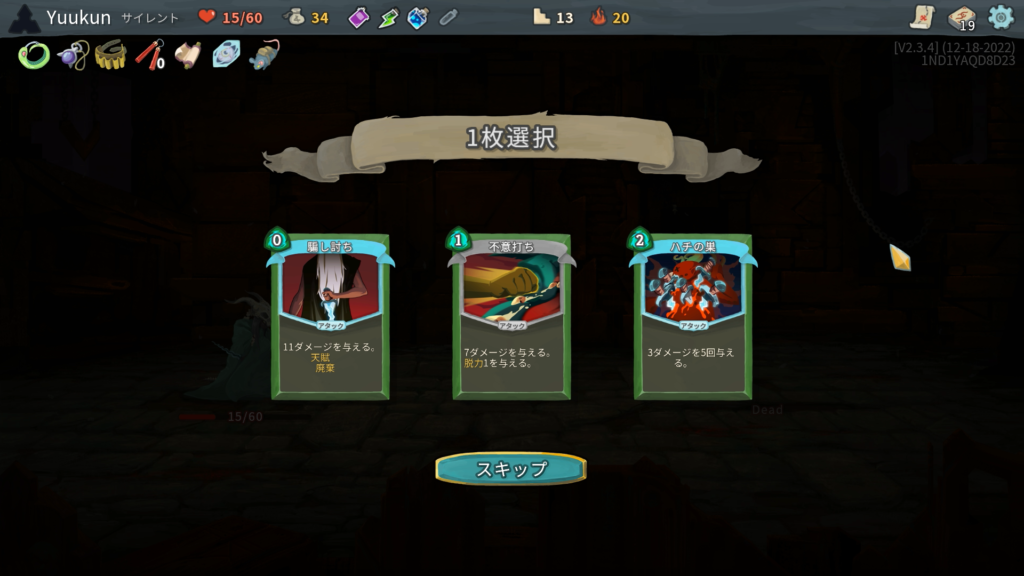The height and width of the screenshot is (576, 1024).
Task: Open the map scroll icon
Action: point(922,17)
